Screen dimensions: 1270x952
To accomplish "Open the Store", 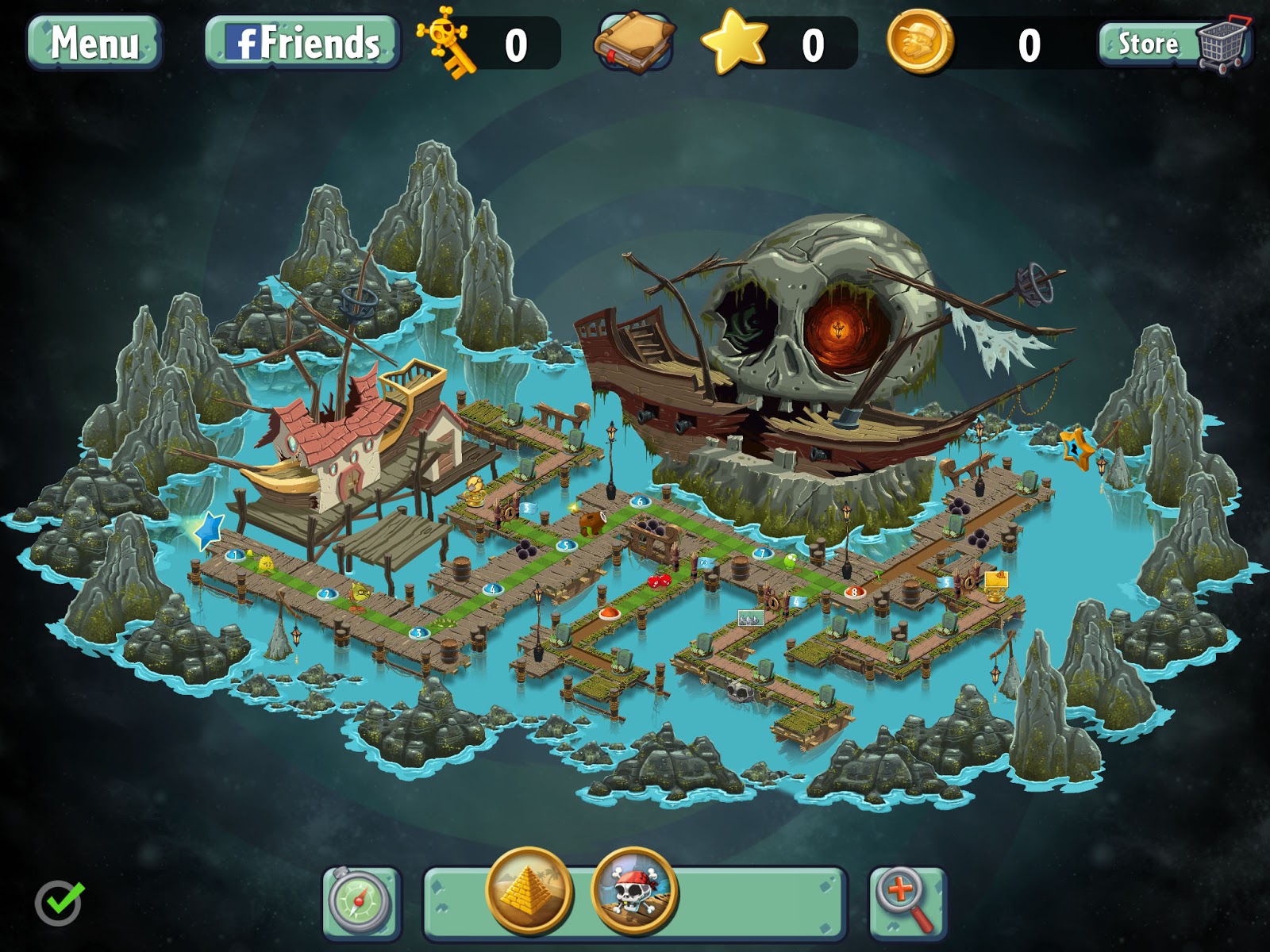I will (1147, 44).
